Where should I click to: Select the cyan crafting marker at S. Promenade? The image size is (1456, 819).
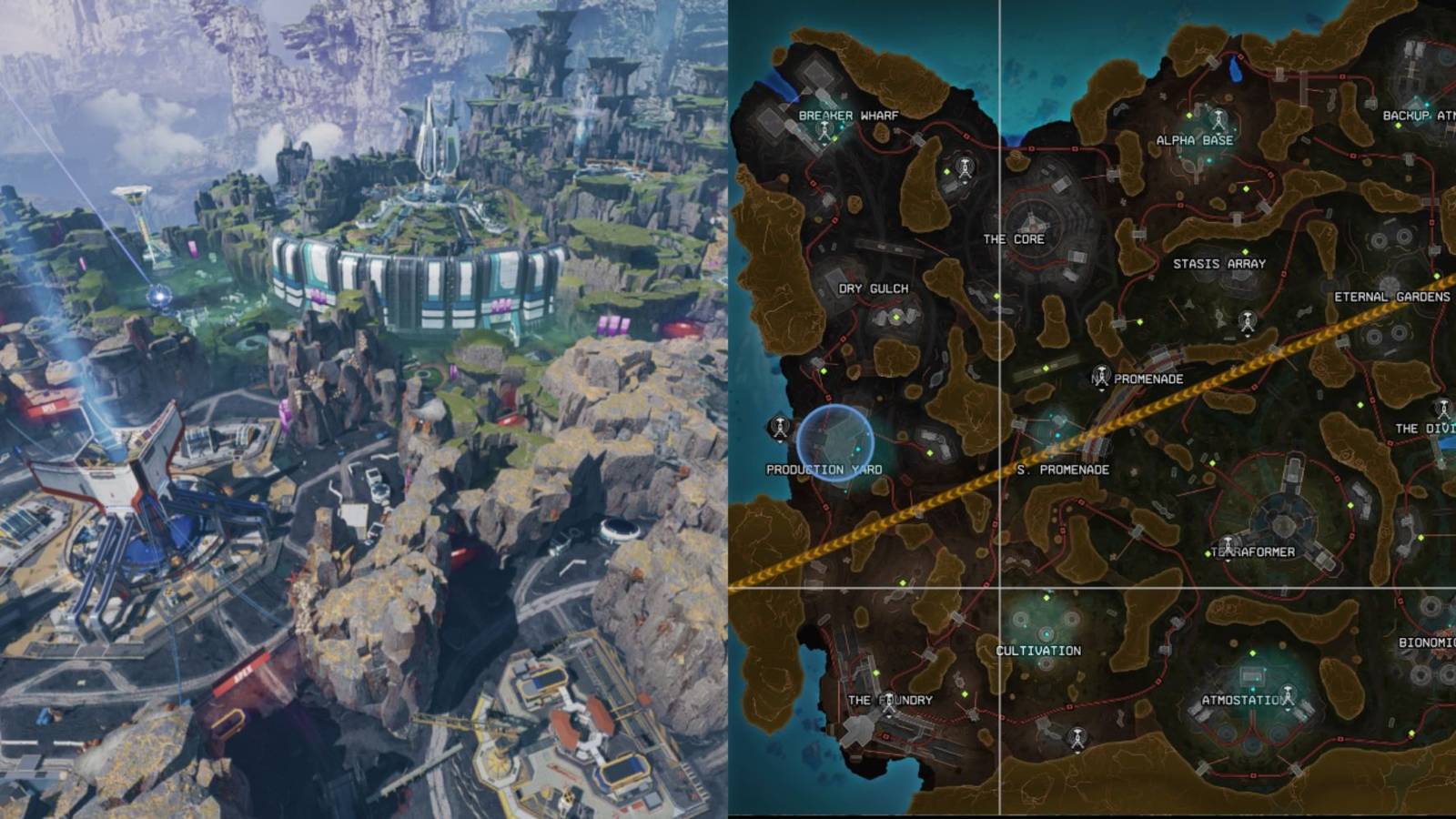pos(1057,435)
